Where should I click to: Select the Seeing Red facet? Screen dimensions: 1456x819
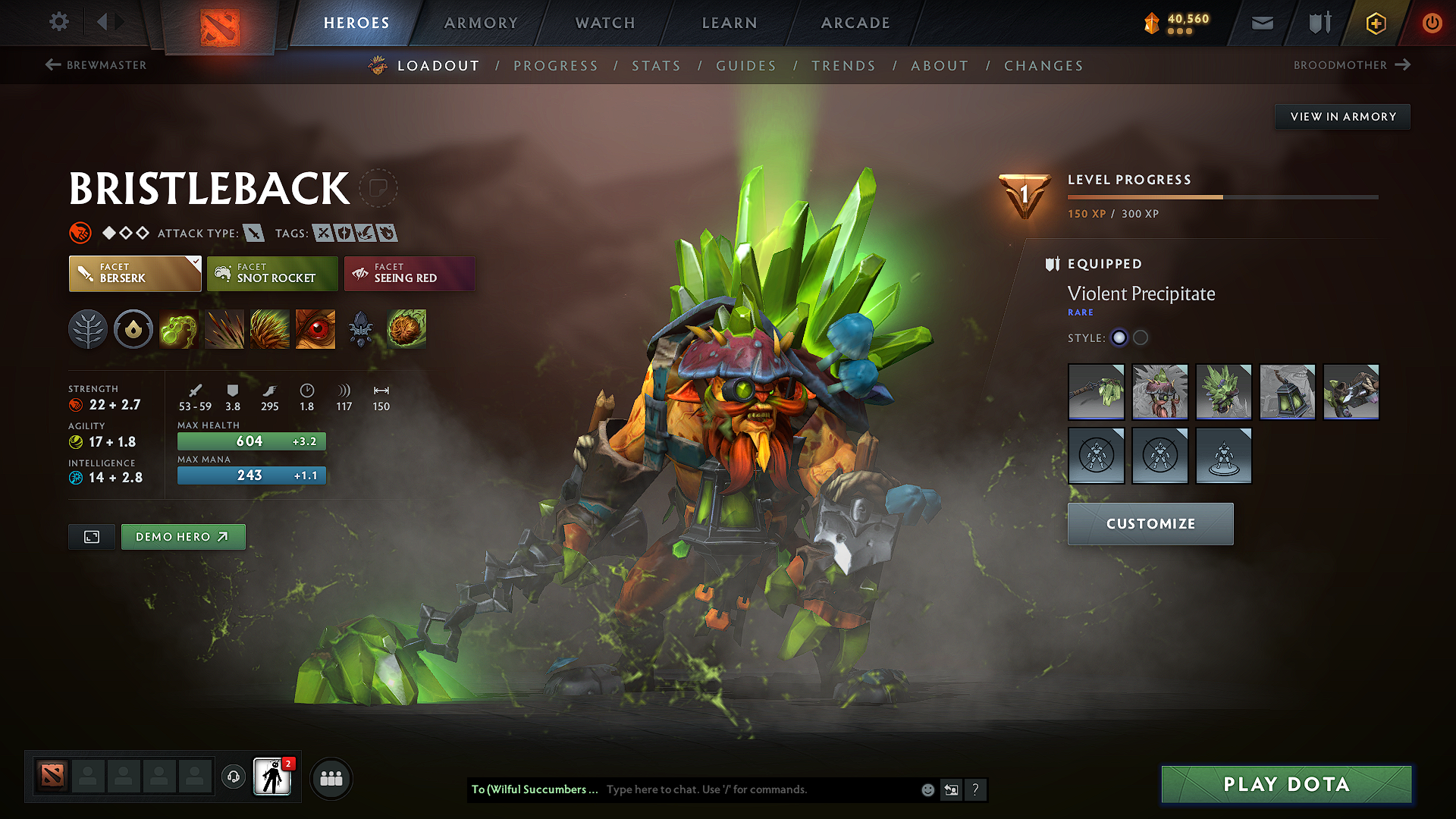pyautogui.click(x=409, y=274)
